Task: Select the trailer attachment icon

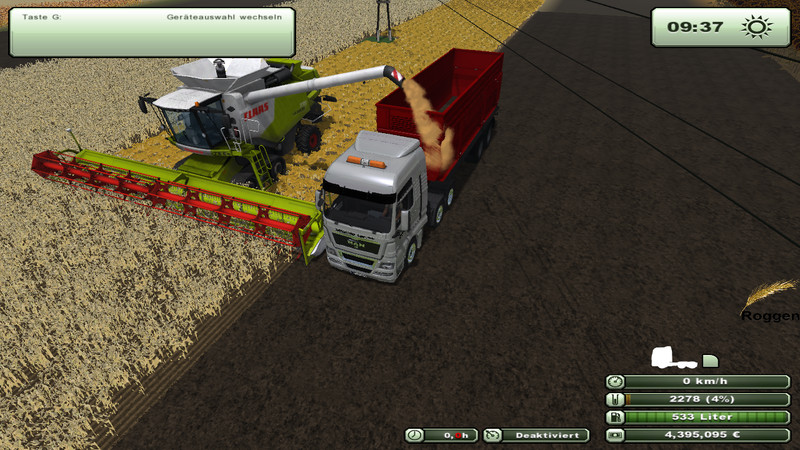Action: [709, 360]
